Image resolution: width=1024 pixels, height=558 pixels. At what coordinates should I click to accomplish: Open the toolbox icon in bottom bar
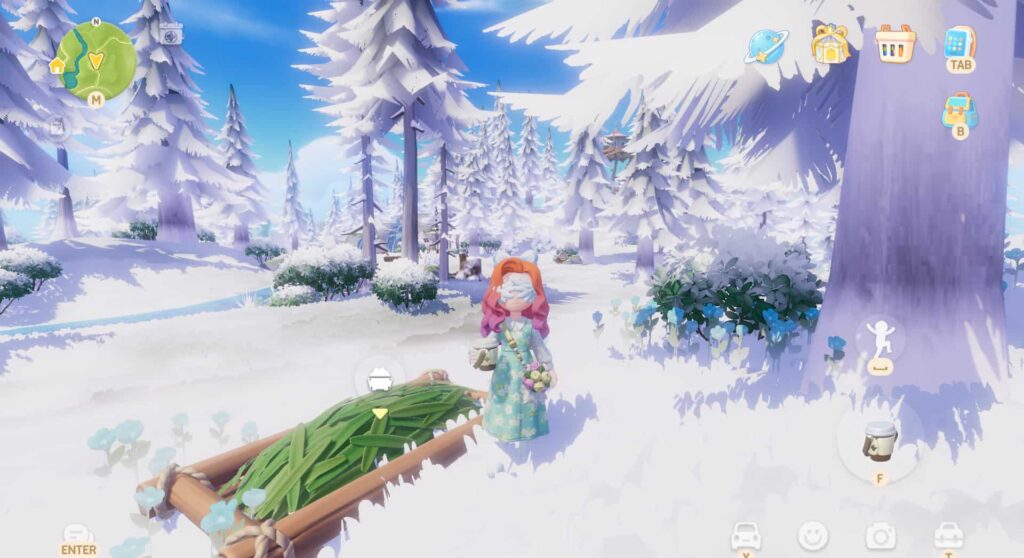pos(948,536)
